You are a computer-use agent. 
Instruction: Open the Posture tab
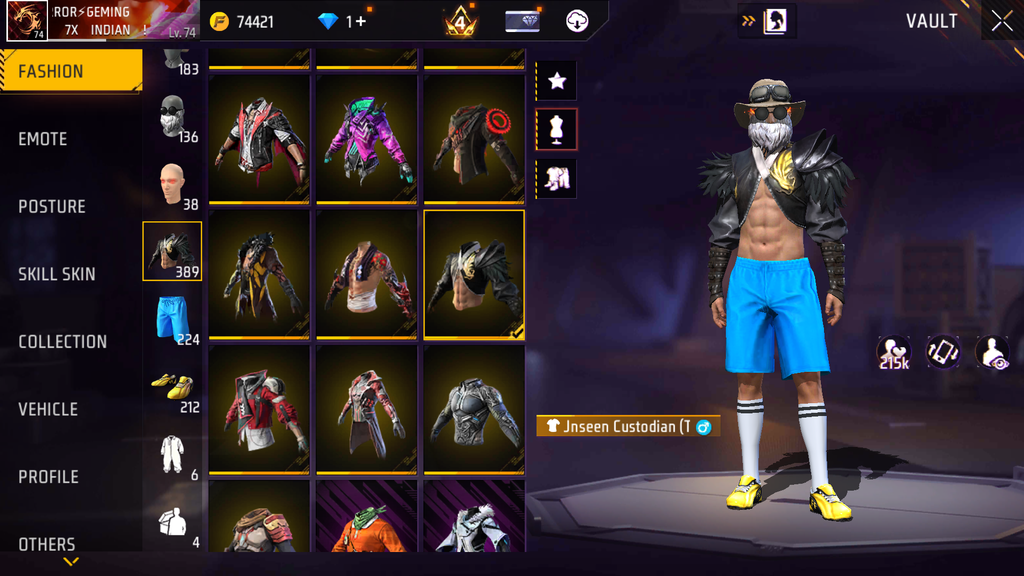tap(52, 206)
